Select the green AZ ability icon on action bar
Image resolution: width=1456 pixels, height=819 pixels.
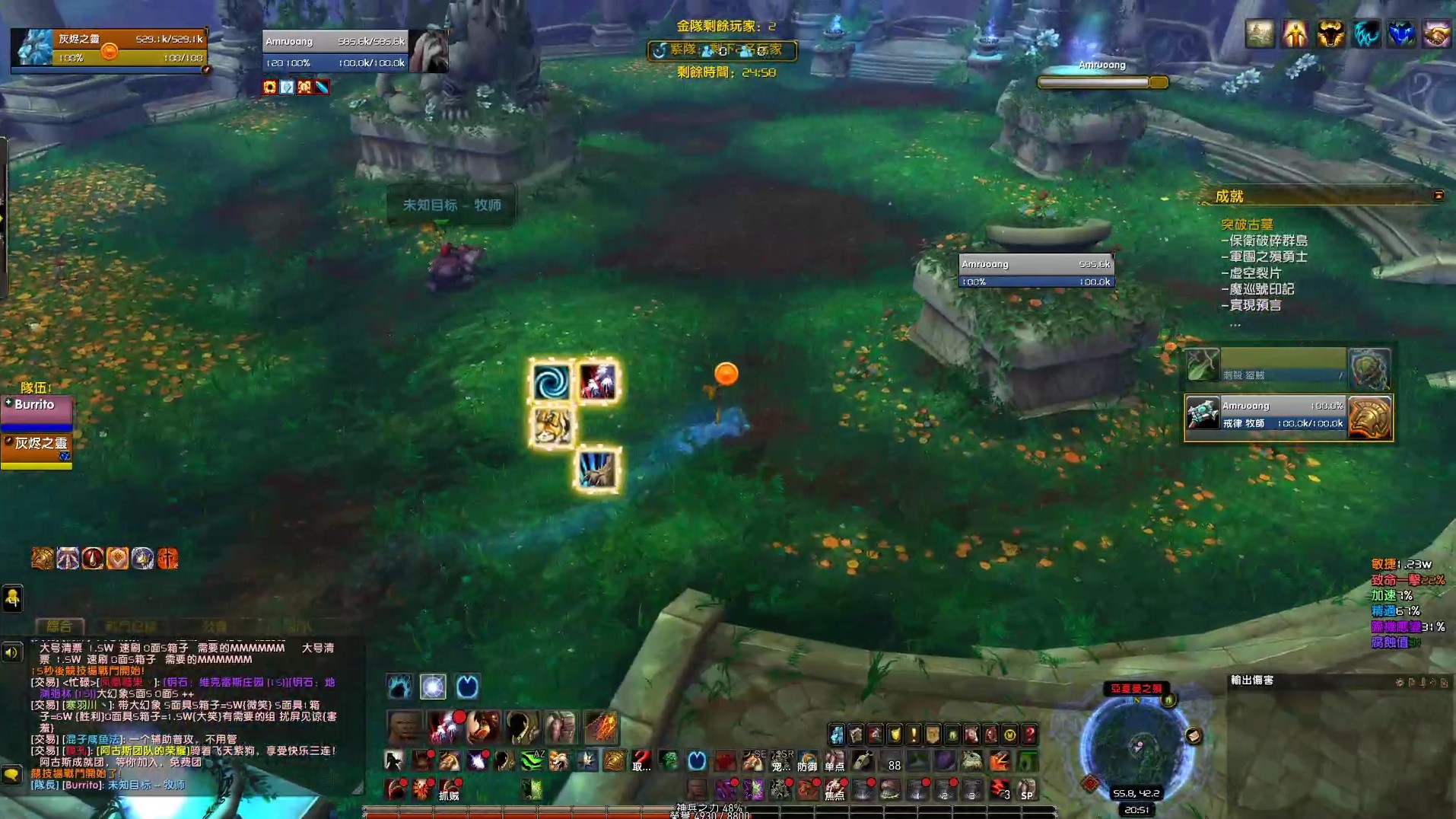point(532,760)
